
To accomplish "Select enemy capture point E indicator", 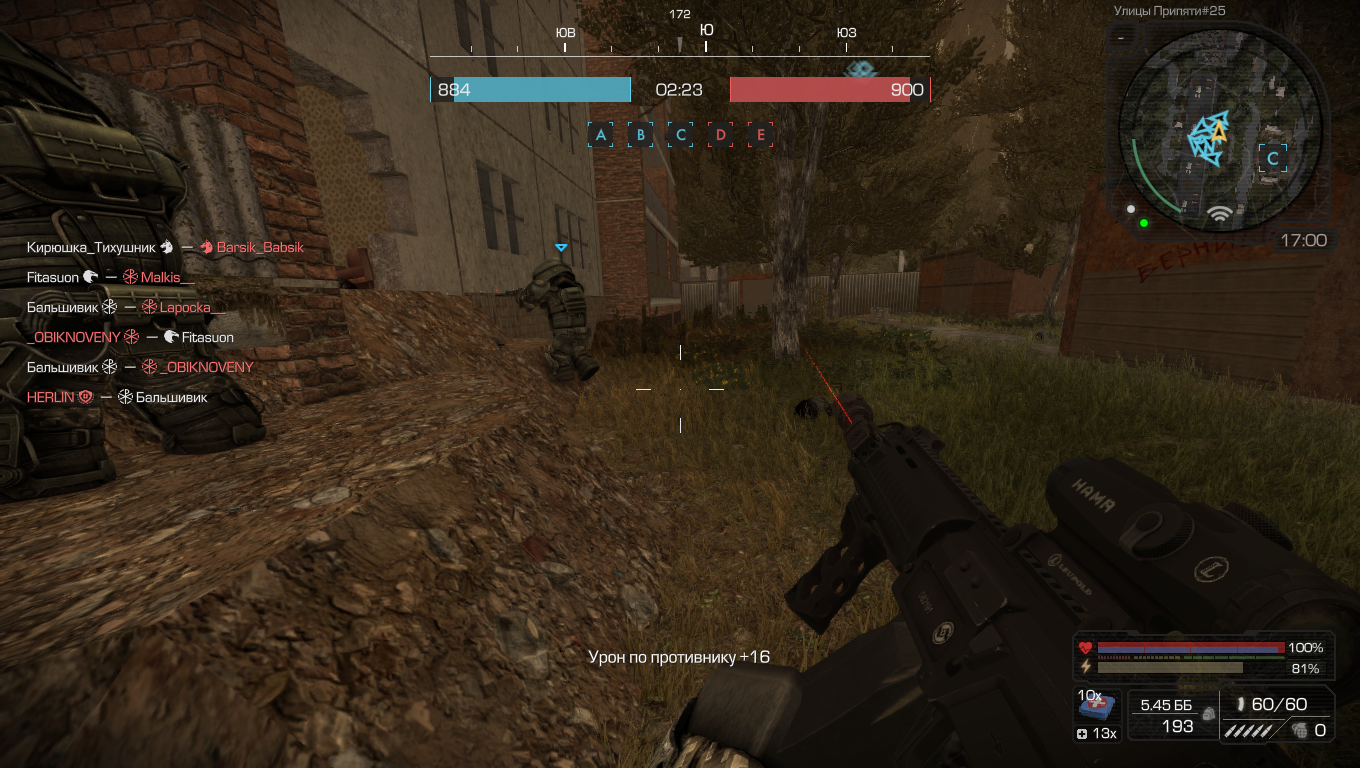I will [761, 135].
